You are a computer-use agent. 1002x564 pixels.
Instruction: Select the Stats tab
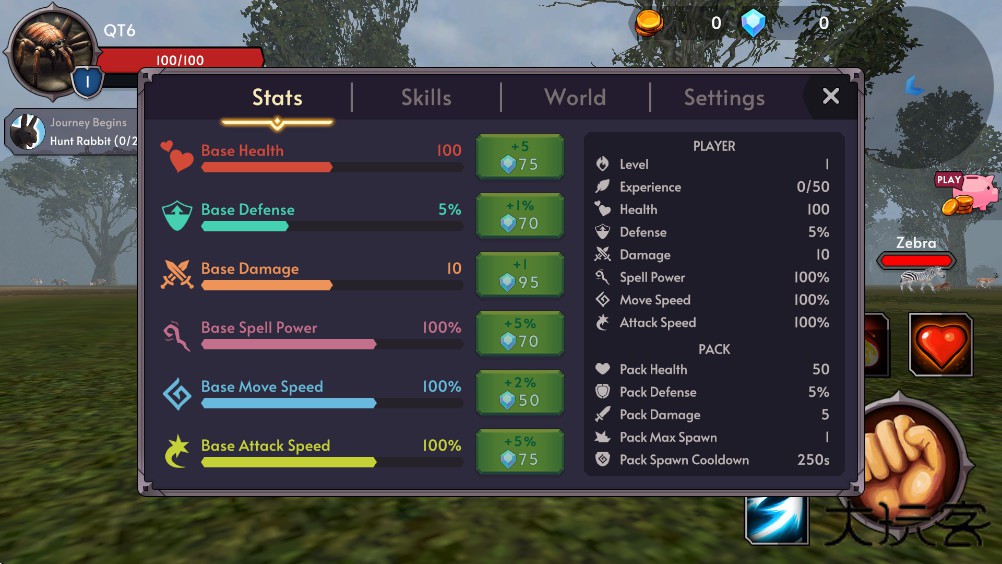tap(277, 98)
